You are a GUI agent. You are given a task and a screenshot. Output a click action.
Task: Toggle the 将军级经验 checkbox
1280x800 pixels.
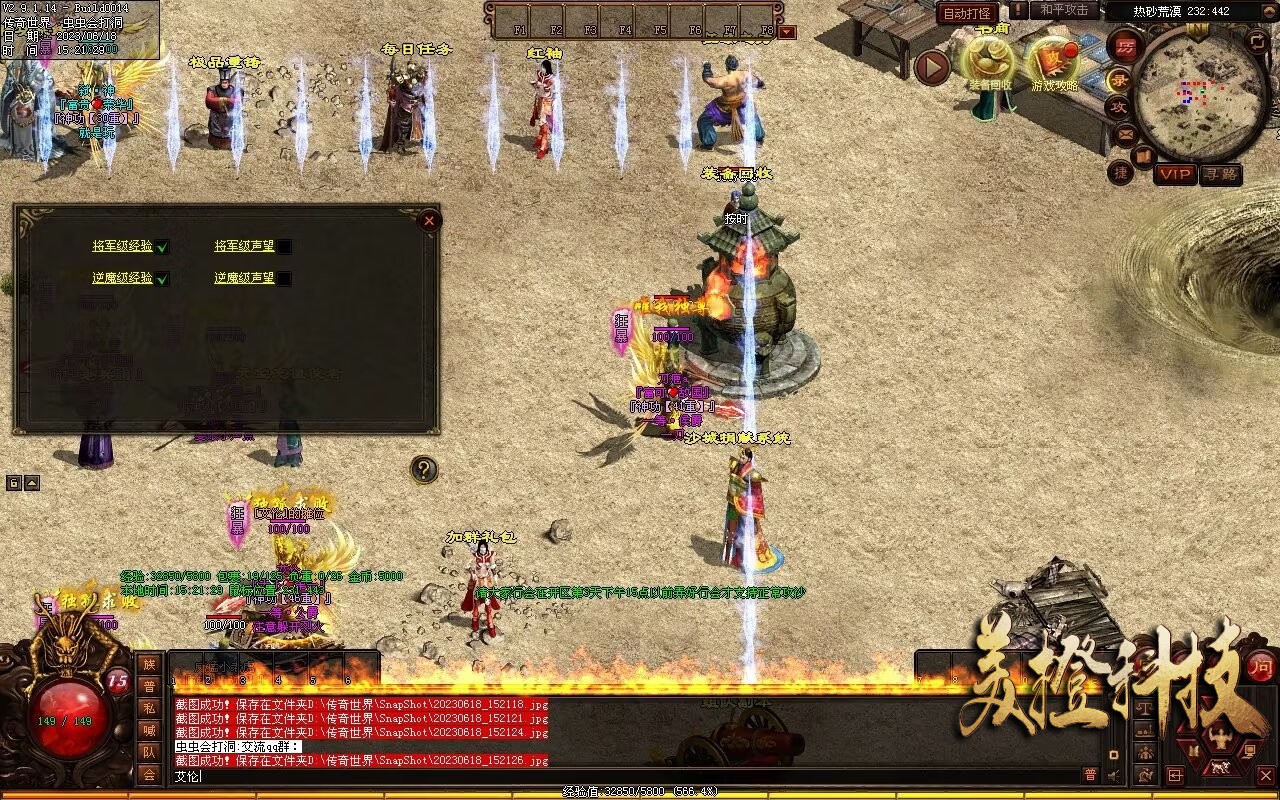pyautogui.click(x=162, y=247)
